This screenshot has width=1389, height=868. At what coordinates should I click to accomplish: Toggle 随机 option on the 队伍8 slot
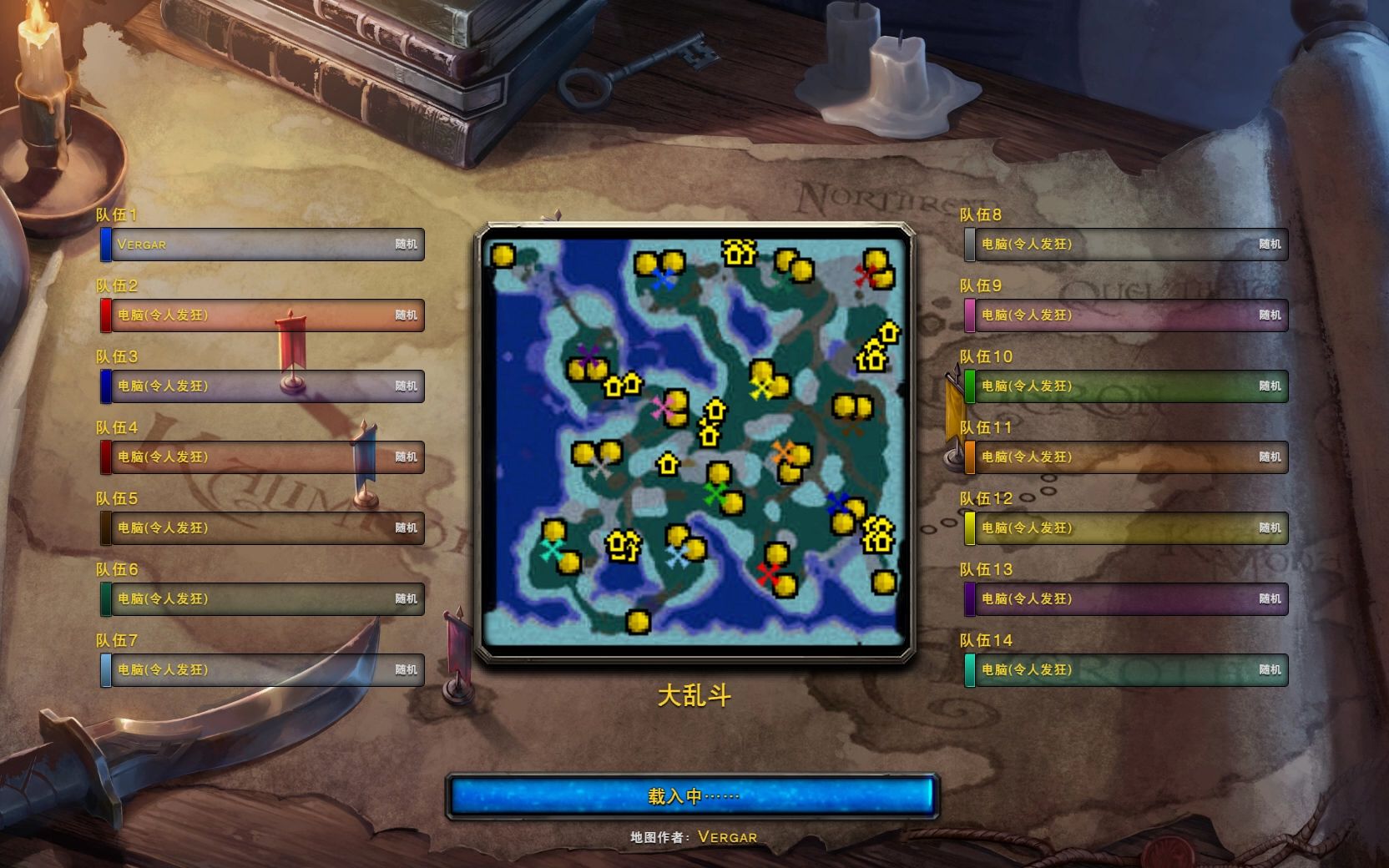coord(1272,245)
